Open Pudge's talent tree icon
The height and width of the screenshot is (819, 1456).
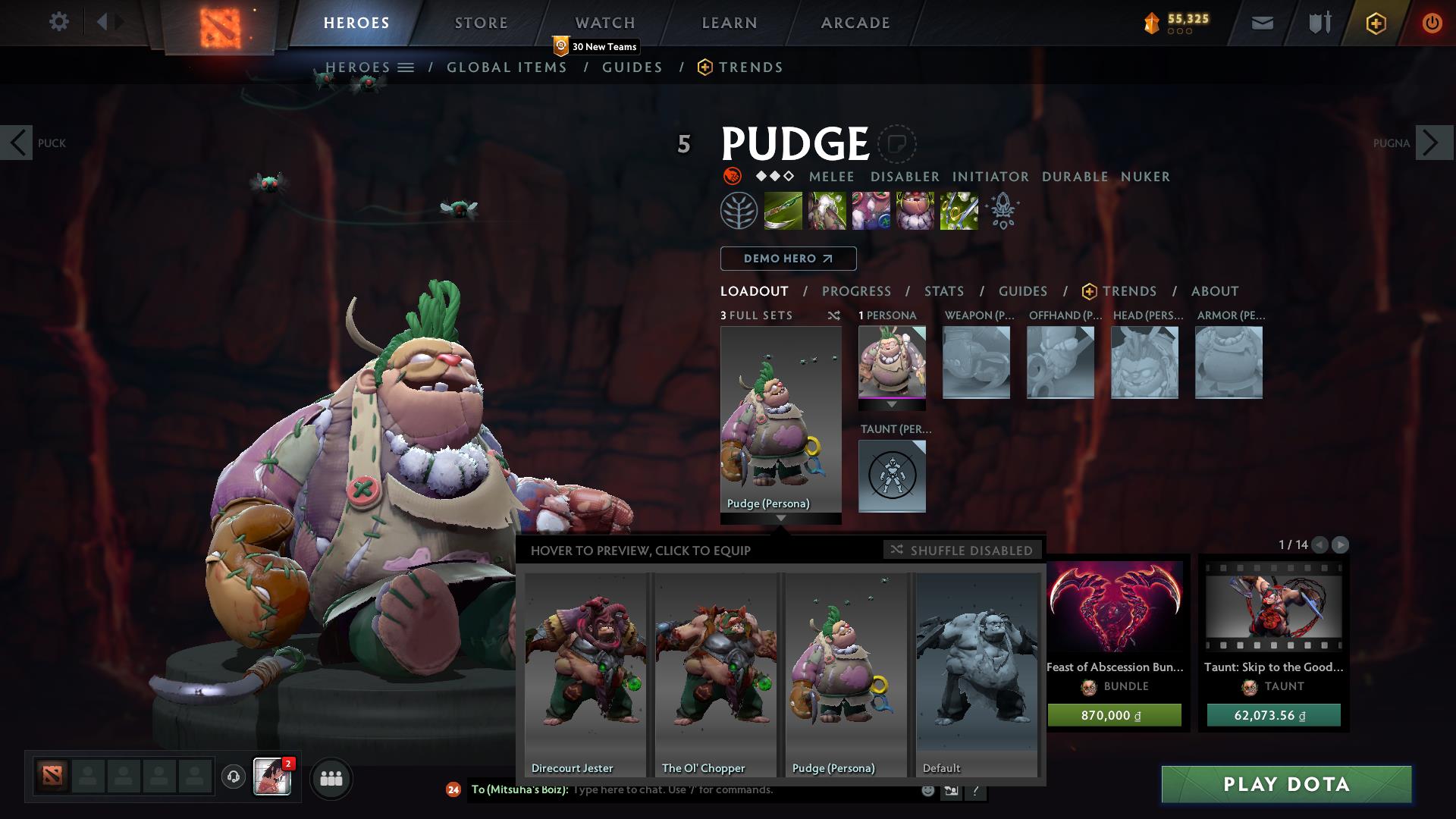click(x=737, y=210)
